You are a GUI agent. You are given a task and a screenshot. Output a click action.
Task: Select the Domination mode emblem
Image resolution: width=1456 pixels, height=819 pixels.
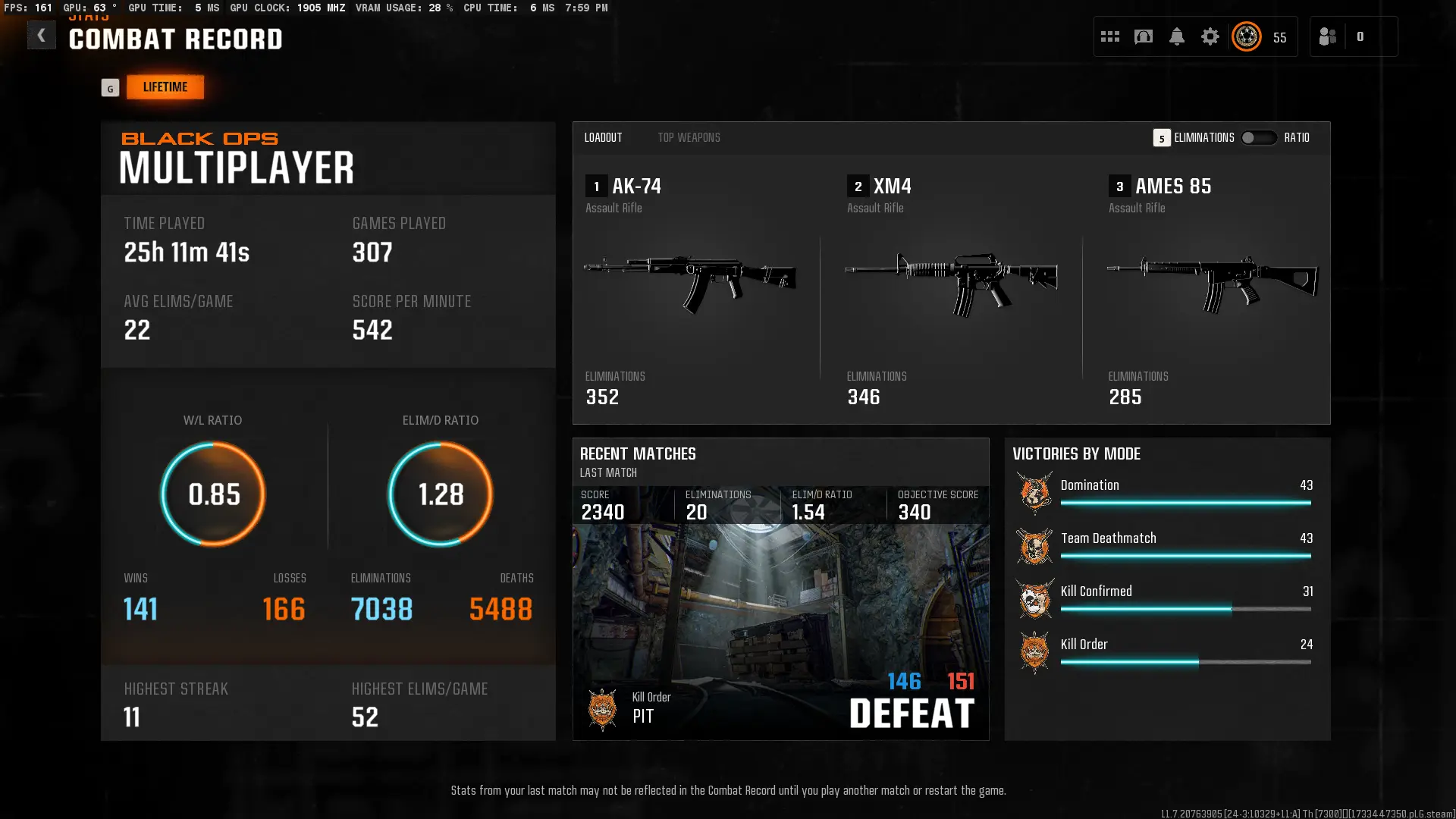pyautogui.click(x=1035, y=492)
